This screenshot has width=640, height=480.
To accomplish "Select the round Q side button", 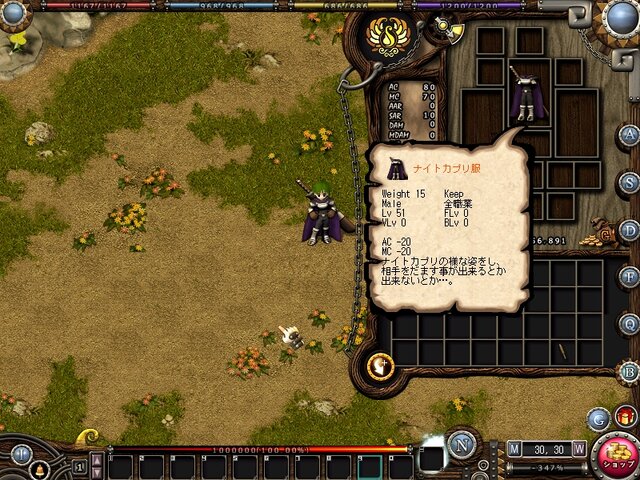I will click(x=629, y=324).
